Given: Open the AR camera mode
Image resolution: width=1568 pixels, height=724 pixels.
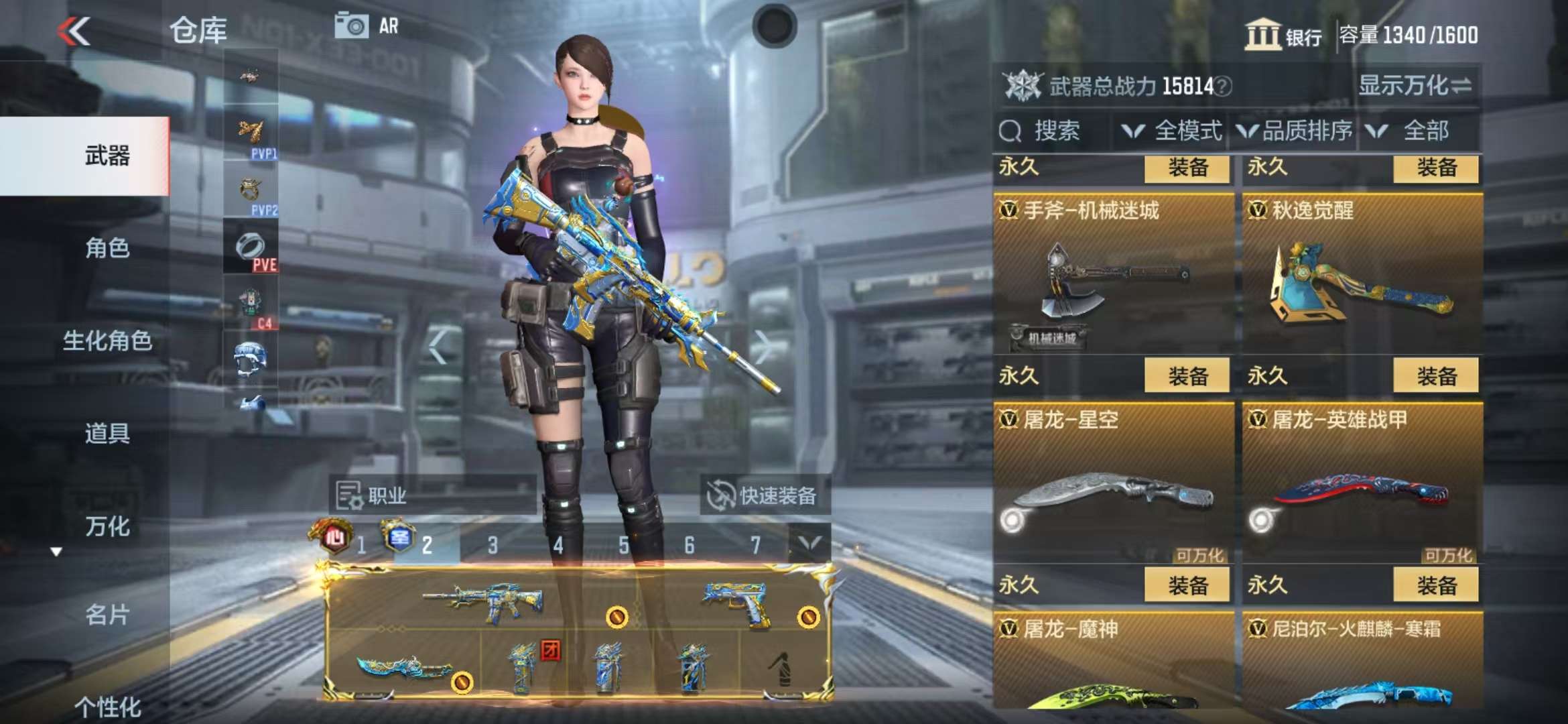Looking at the screenshot, I should click(x=367, y=27).
